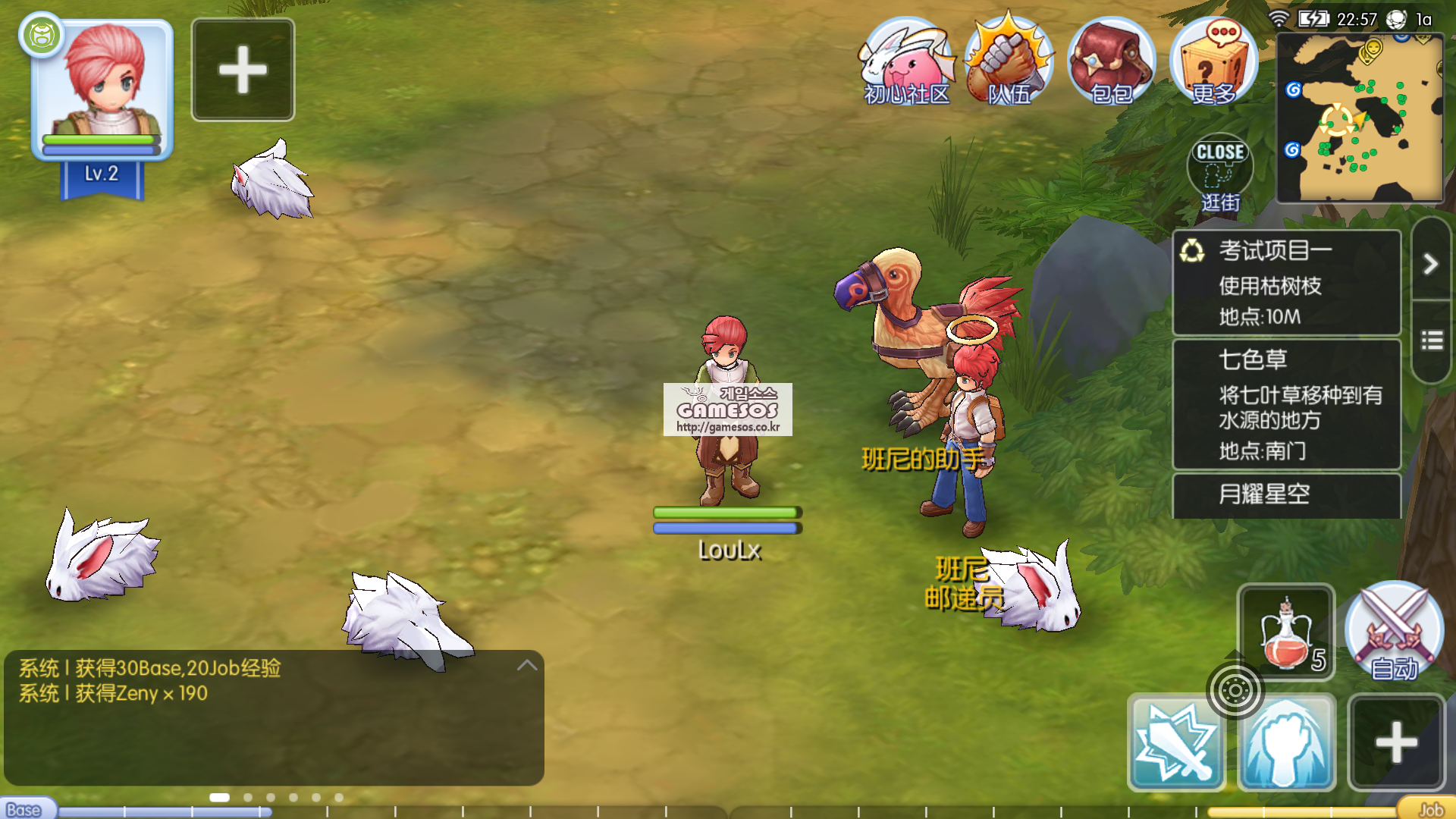Image resolution: width=1456 pixels, height=819 pixels.
Task: Select the 考试项目一 quest tracker entry
Action: tap(1286, 282)
